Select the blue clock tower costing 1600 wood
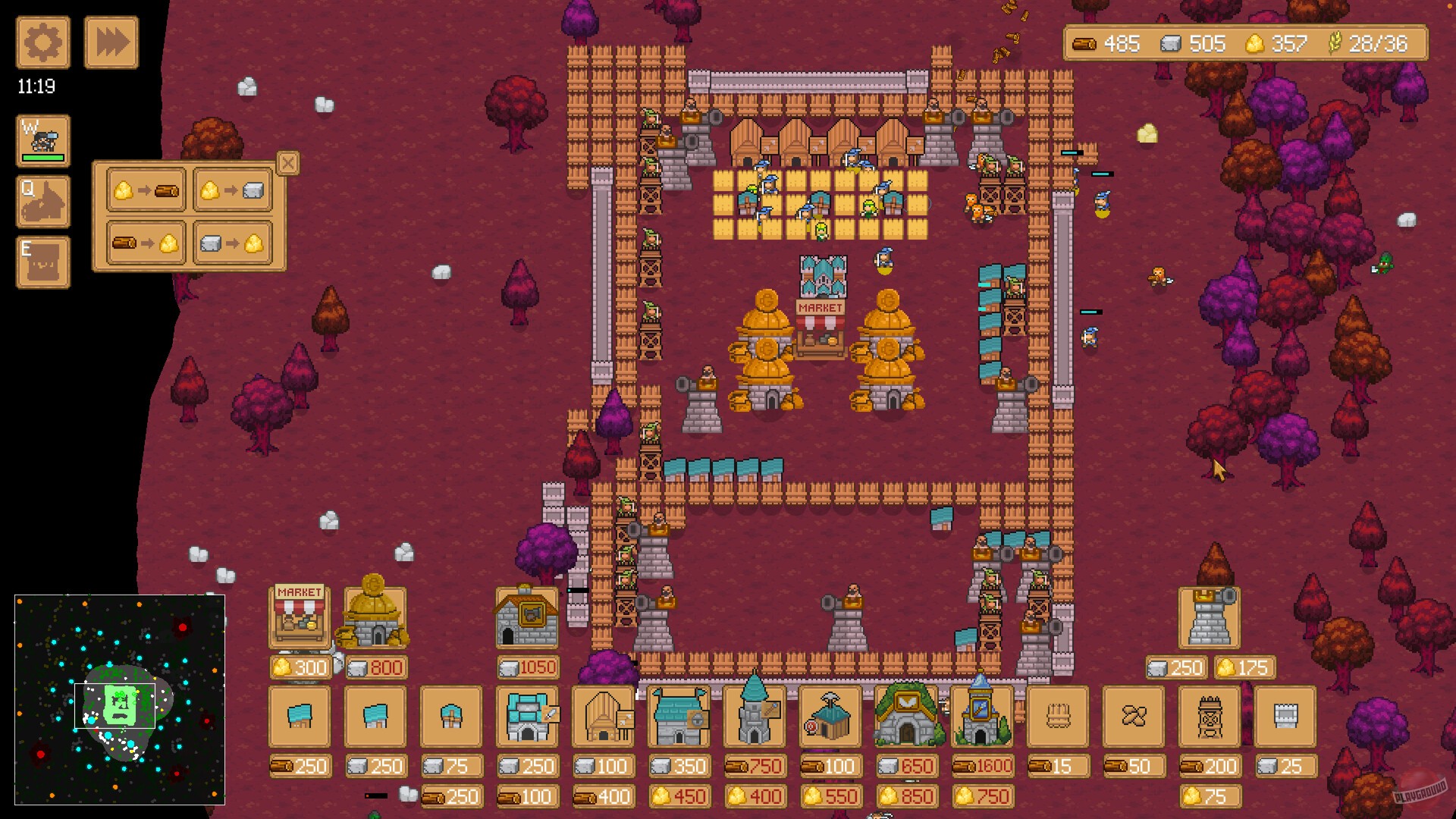 coord(984,717)
